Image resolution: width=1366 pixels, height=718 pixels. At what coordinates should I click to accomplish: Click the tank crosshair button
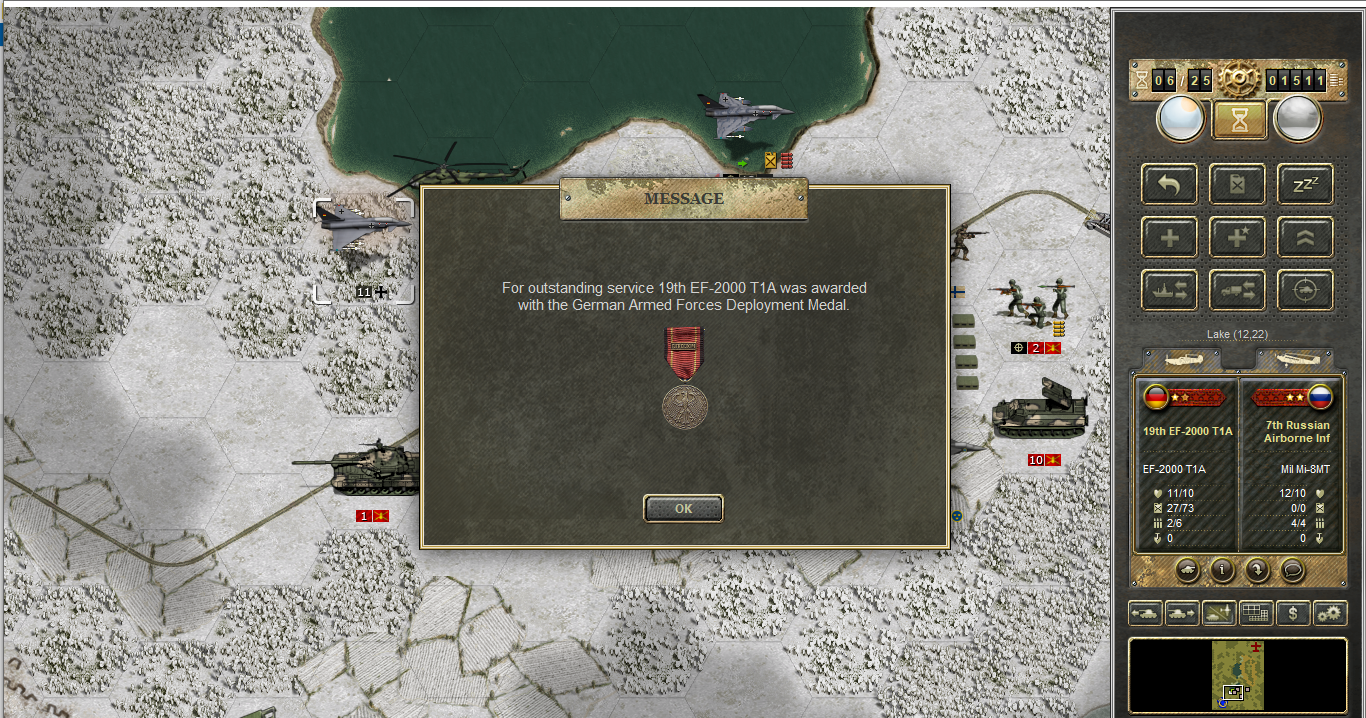[x=1305, y=290]
